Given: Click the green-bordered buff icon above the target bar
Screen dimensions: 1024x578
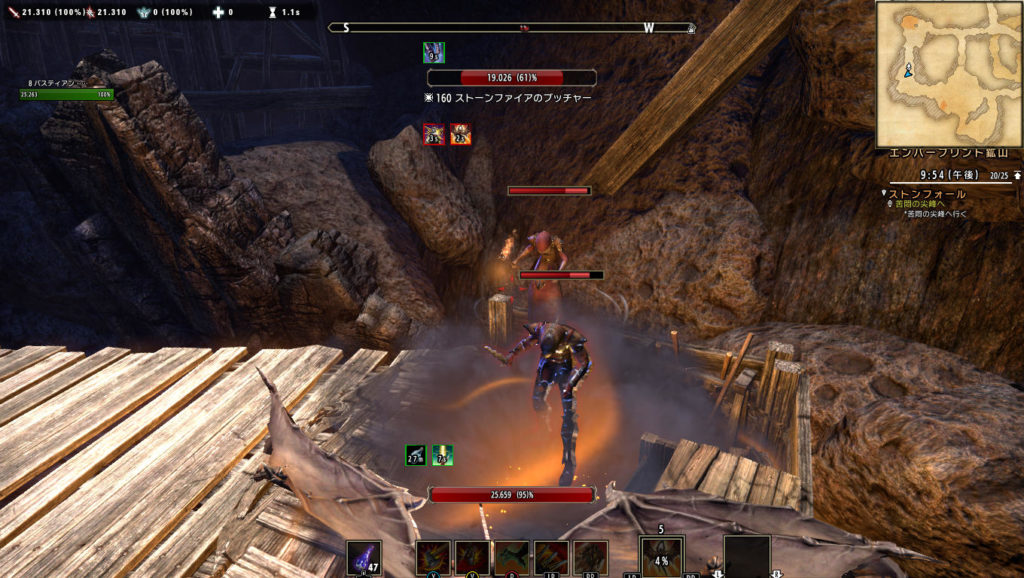Looking at the screenshot, I should point(433,52).
